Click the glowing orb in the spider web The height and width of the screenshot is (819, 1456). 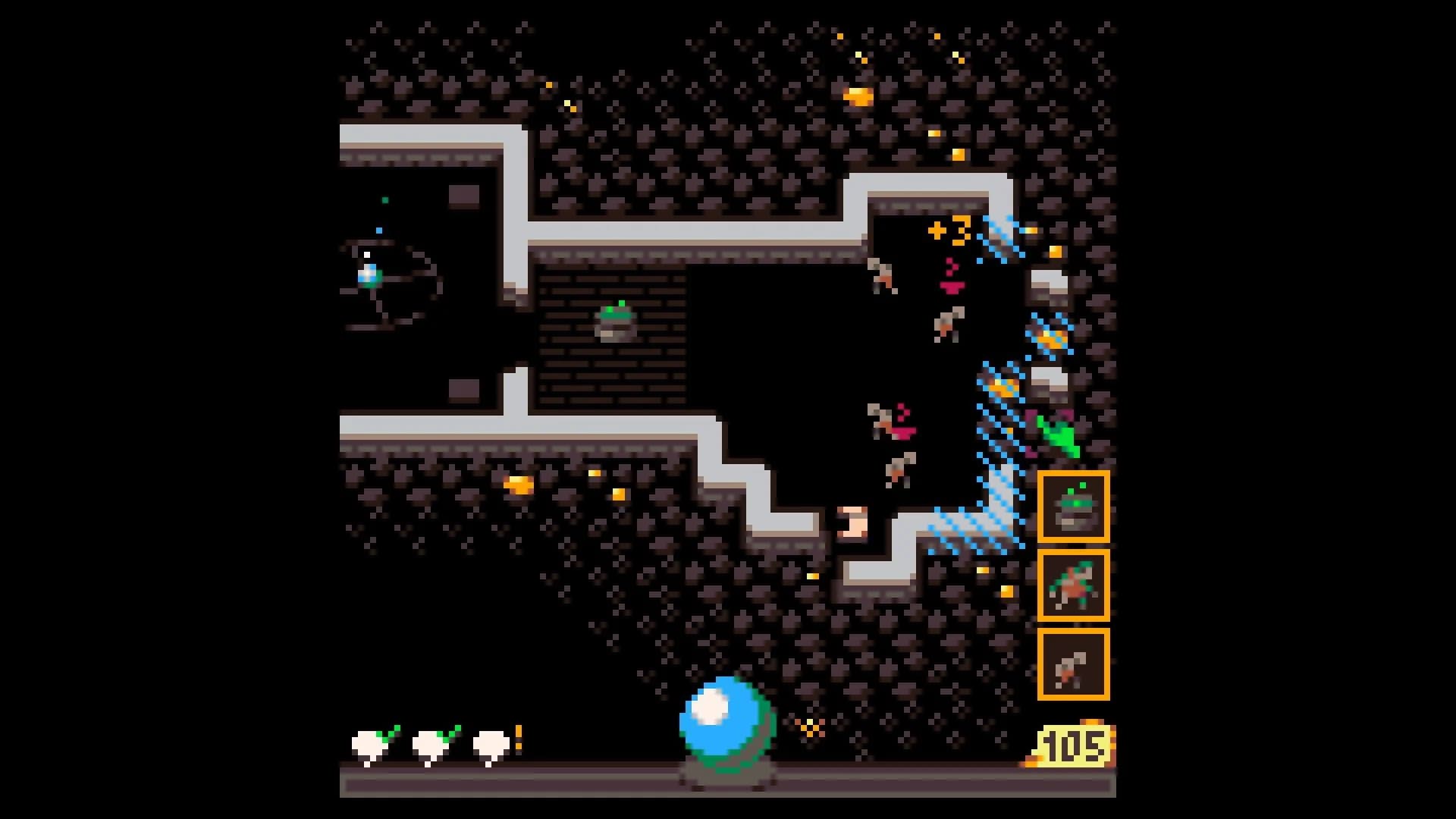[x=369, y=275]
